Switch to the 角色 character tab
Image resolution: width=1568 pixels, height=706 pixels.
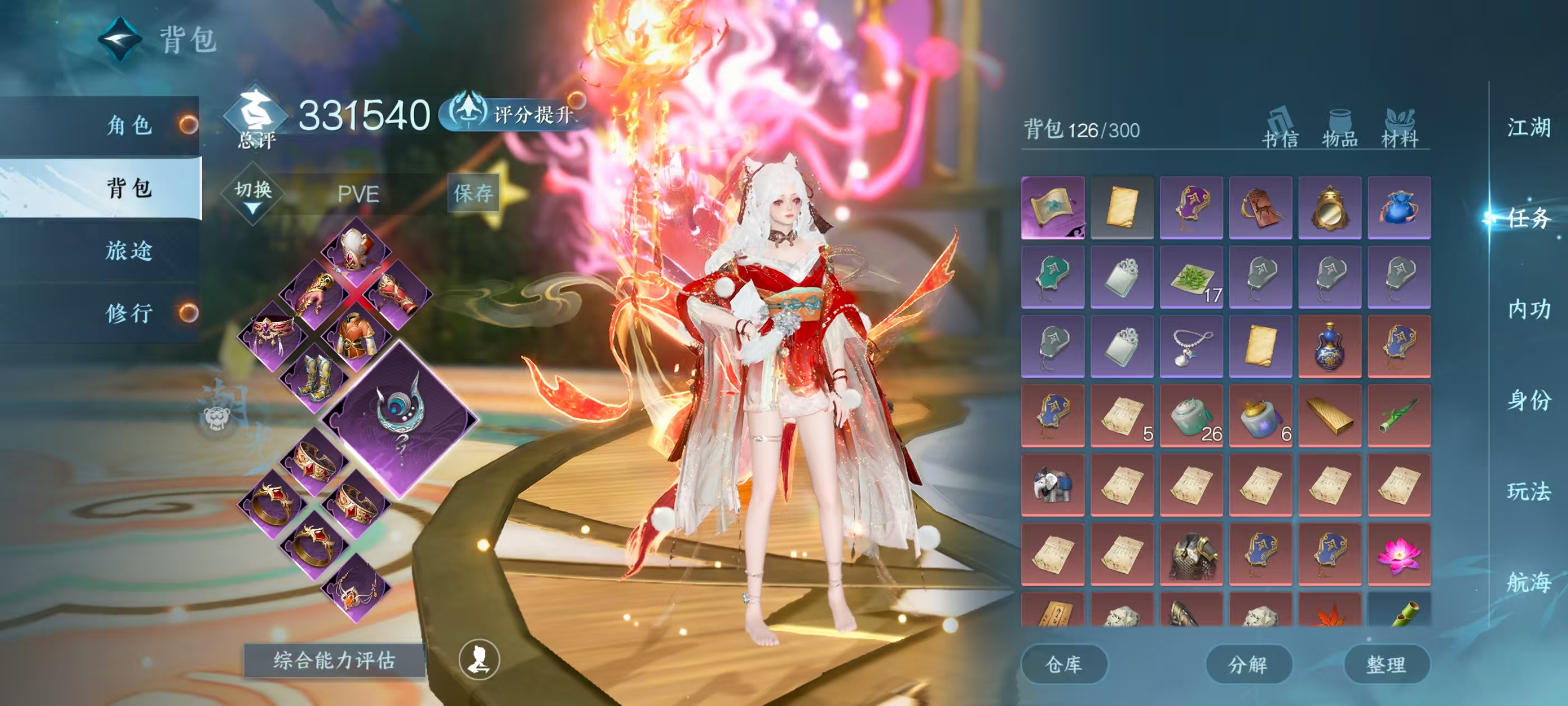point(129,126)
